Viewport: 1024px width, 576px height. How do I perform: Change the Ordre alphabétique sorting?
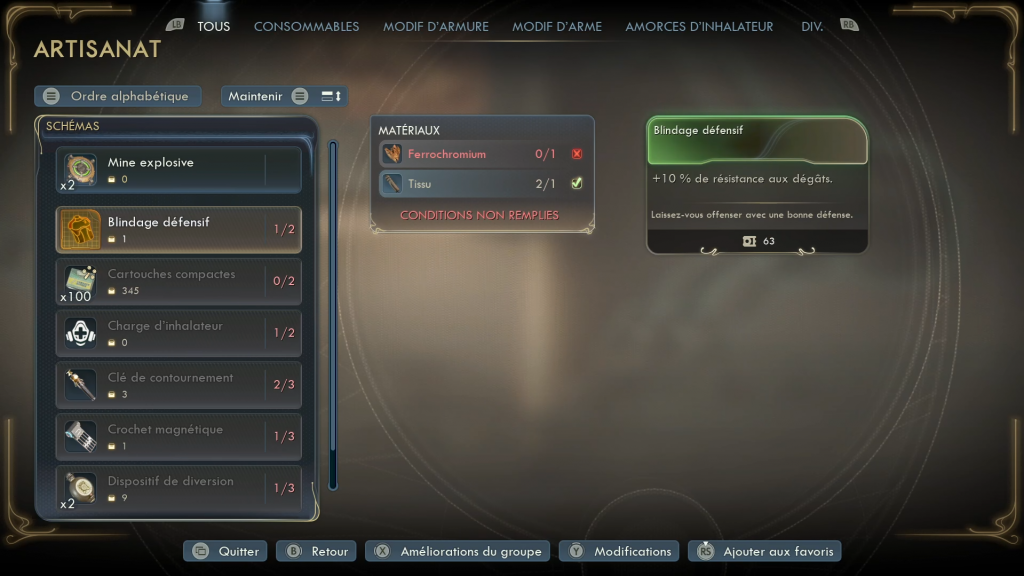pyautogui.click(x=118, y=96)
